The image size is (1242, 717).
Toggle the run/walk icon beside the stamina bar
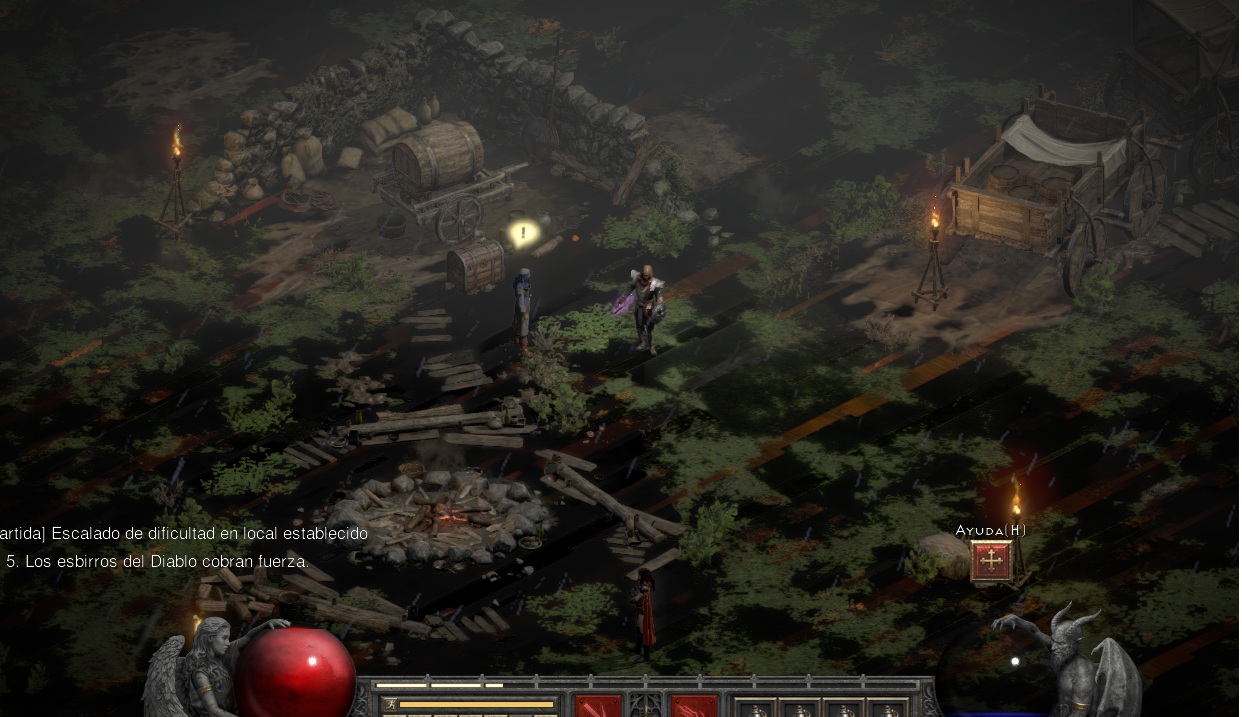coord(390,705)
